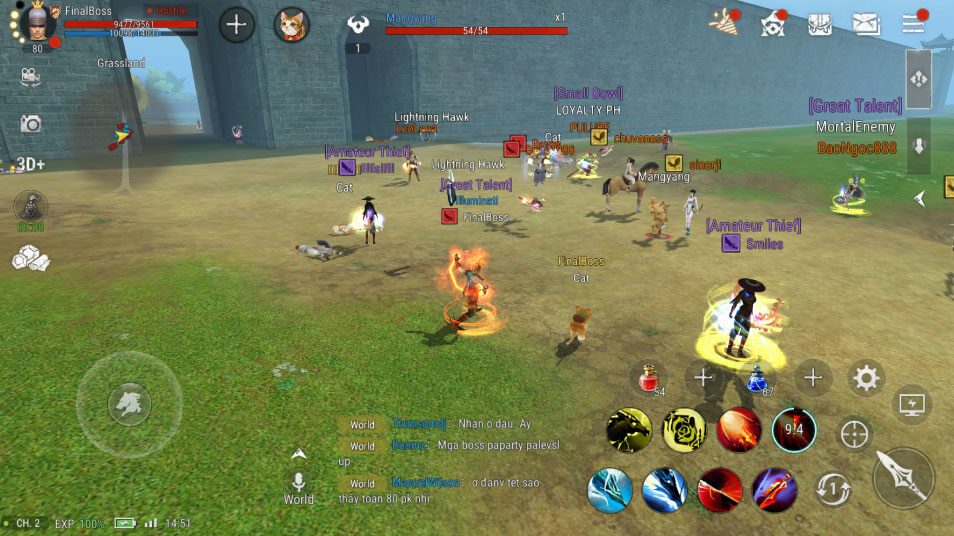Open the white ingots shop icon
The image size is (954, 536).
tap(29, 258)
